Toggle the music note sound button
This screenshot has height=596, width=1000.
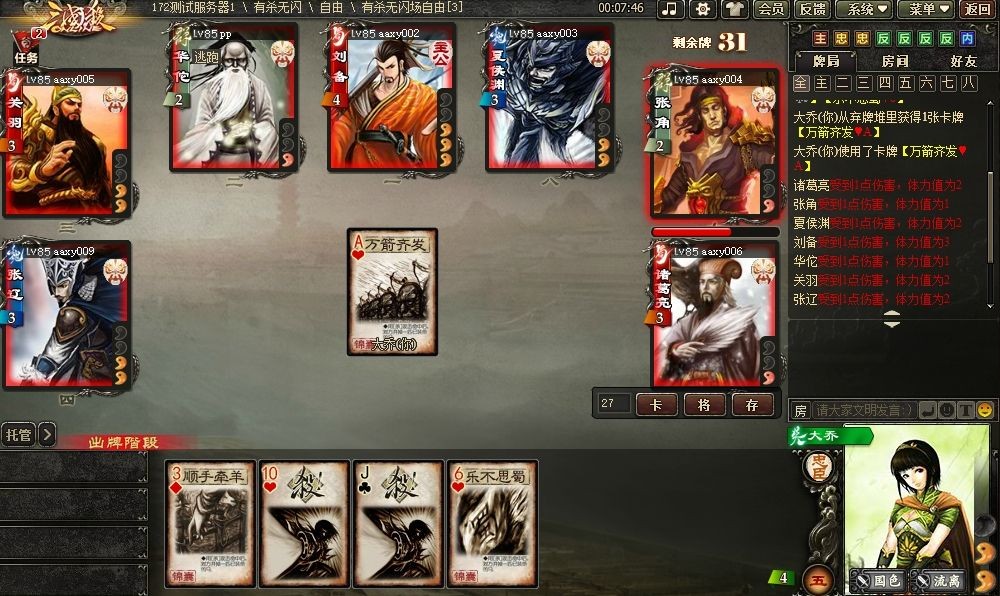[x=671, y=9]
